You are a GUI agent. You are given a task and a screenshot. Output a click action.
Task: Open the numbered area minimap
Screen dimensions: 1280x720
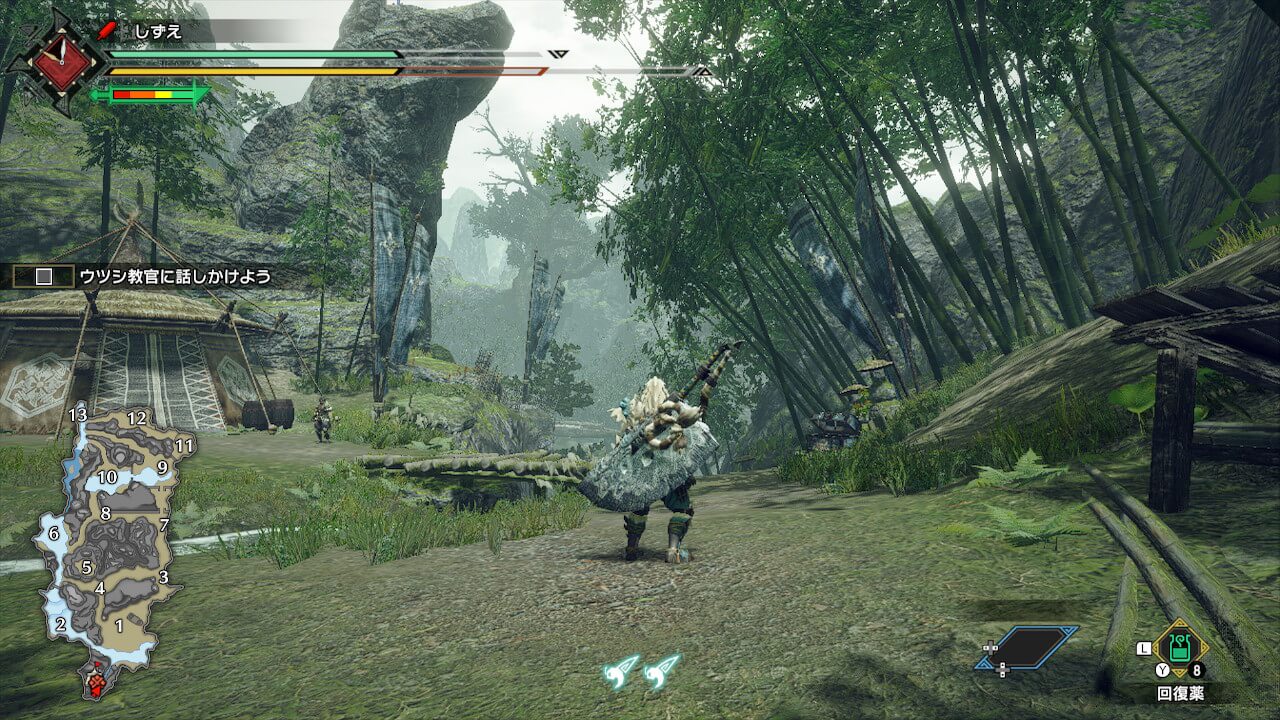tap(108, 540)
